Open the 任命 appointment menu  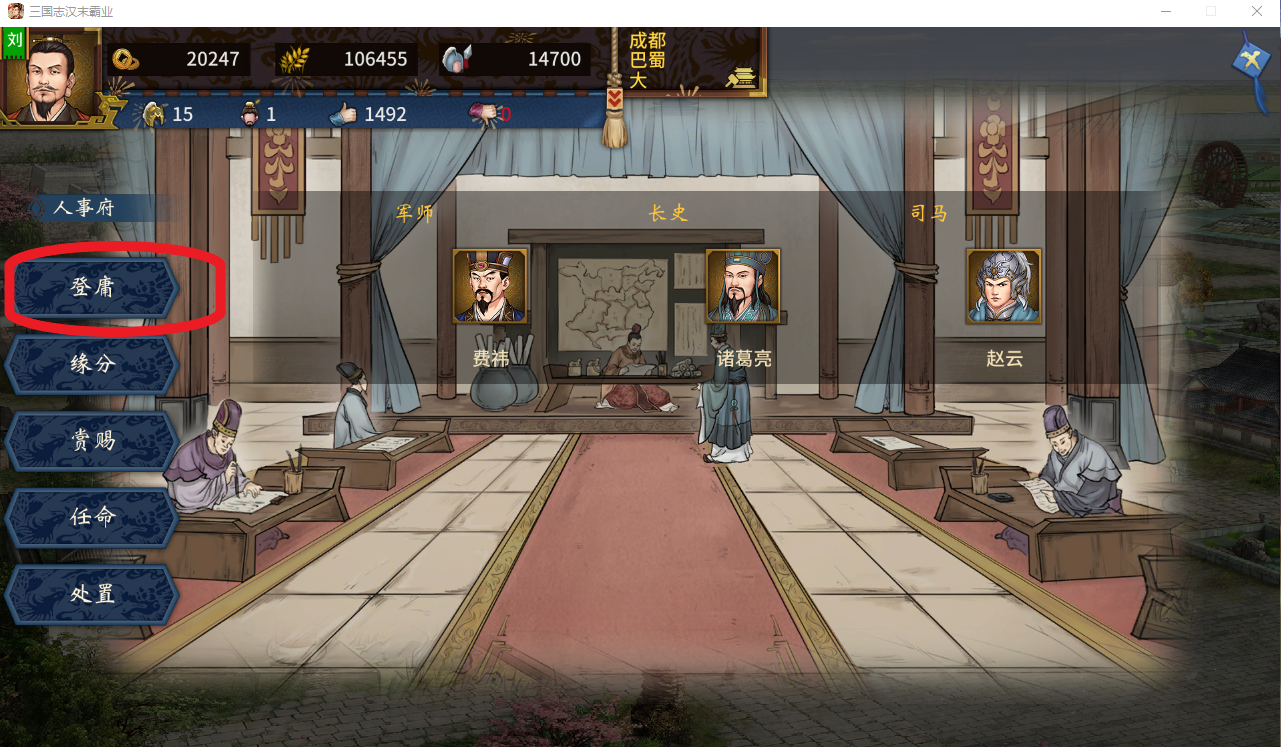pyautogui.click(x=92, y=517)
